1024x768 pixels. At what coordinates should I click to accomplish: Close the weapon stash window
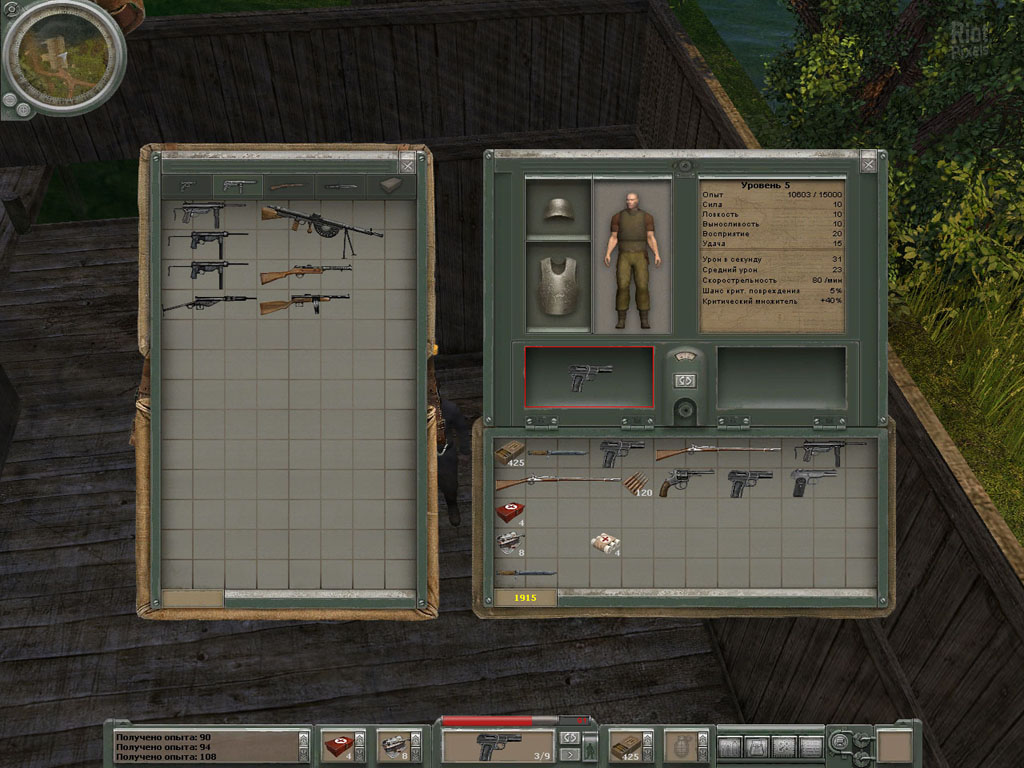coord(407,164)
